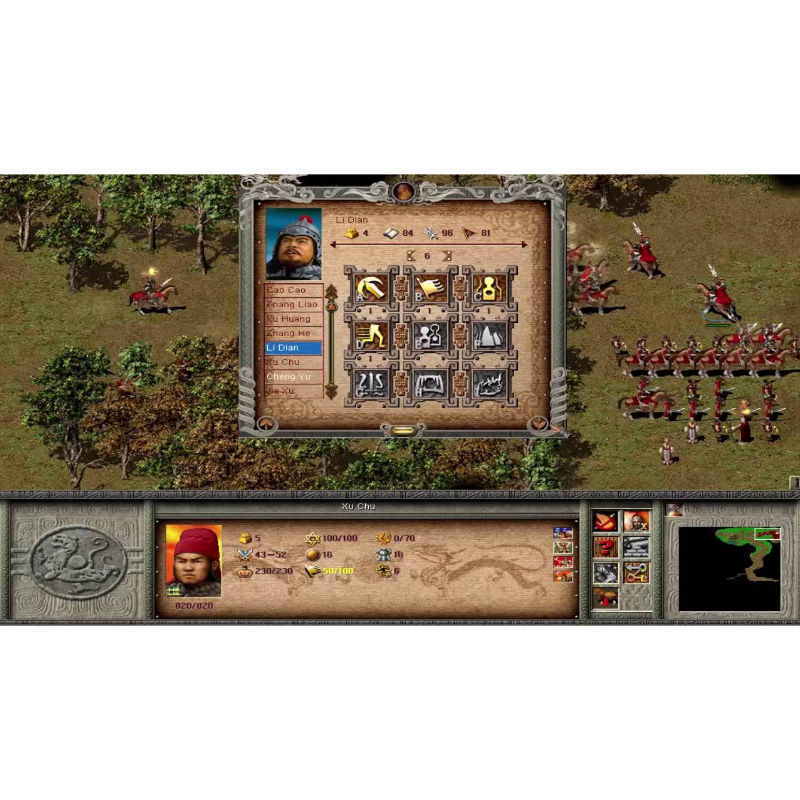Screen dimensions: 800x800
Task: Click the hourglass icon above the minimap
Action: (675, 511)
